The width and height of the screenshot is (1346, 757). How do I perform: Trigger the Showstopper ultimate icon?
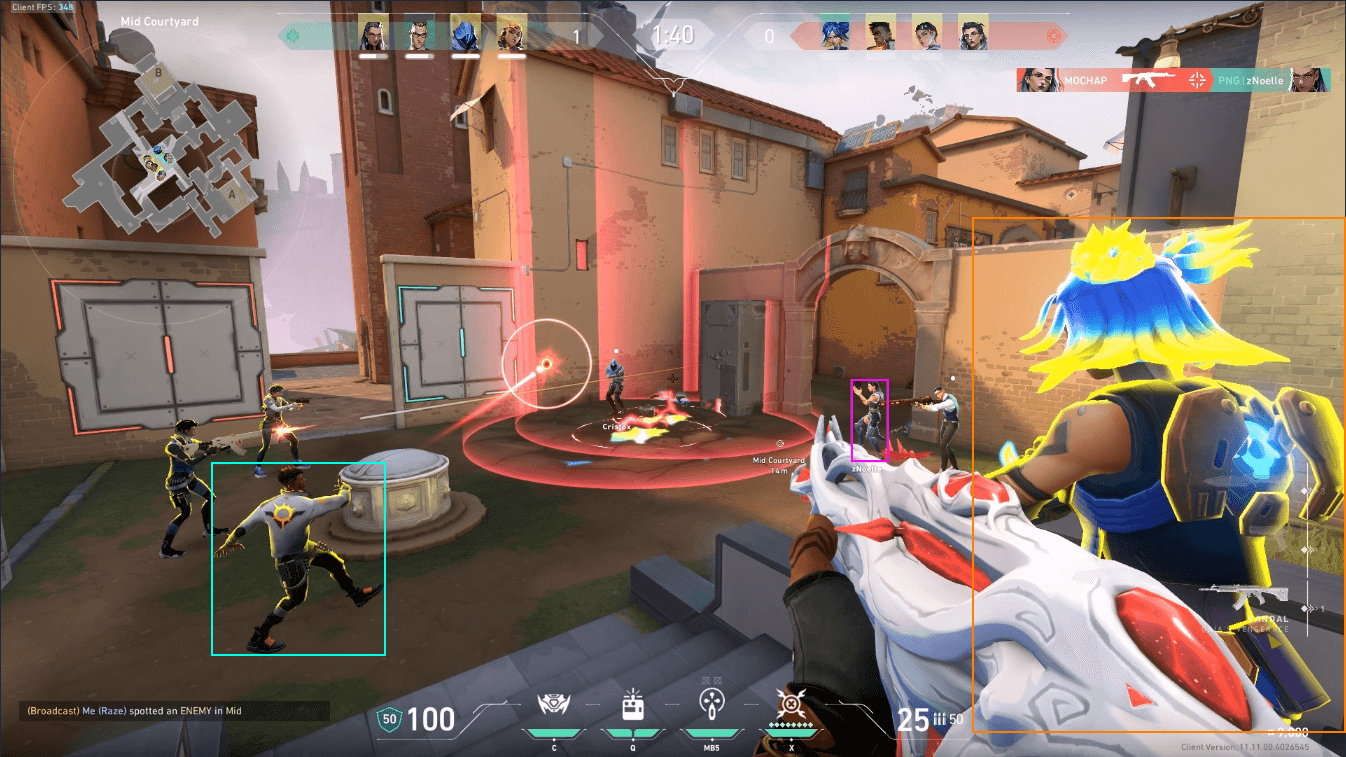pos(788,705)
